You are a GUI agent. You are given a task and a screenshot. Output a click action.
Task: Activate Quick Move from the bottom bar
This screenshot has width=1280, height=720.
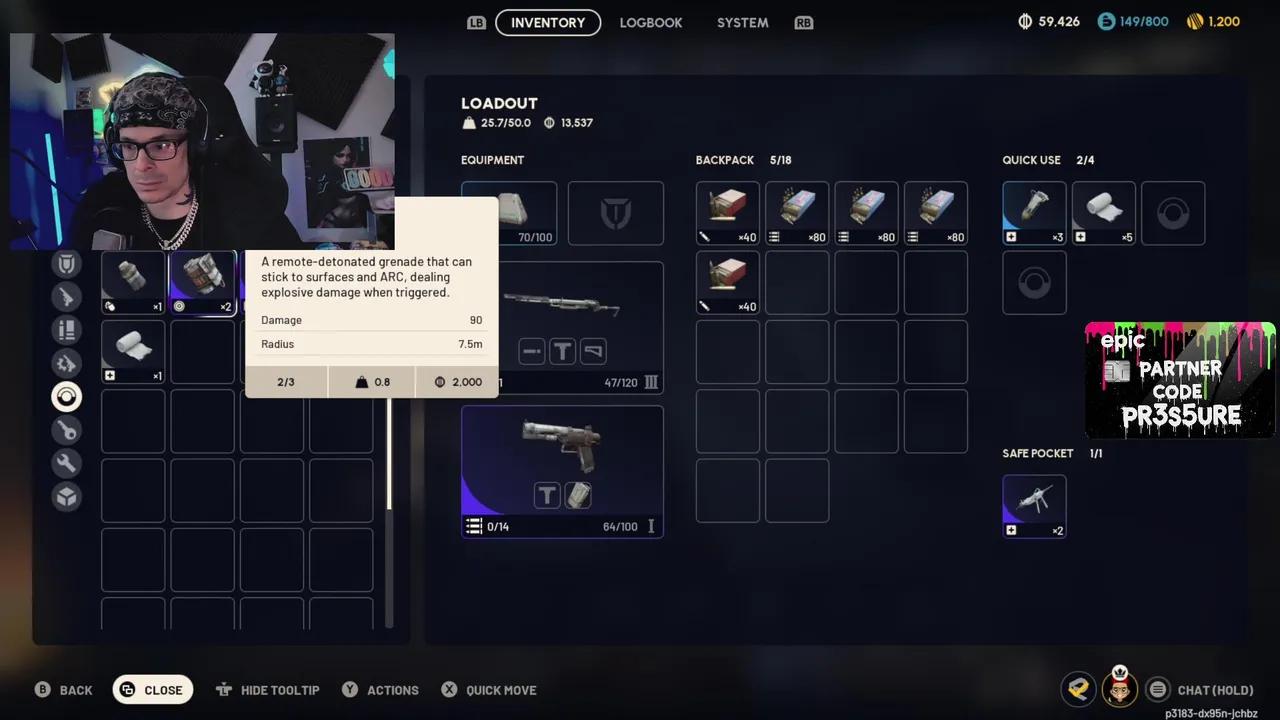[488, 689]
